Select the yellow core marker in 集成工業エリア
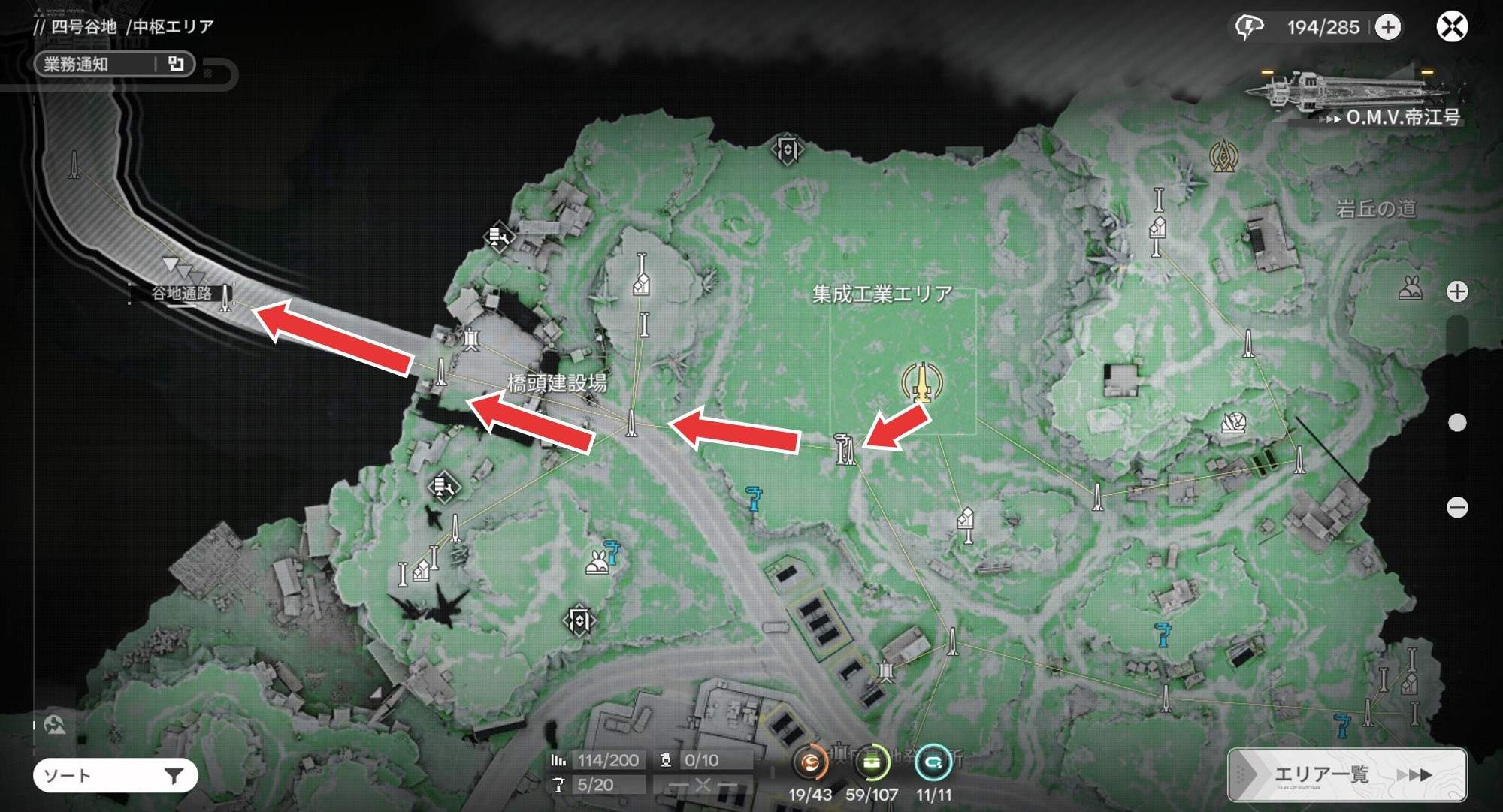The width and height of the screenshot is (1503, 812). (921, 382)
